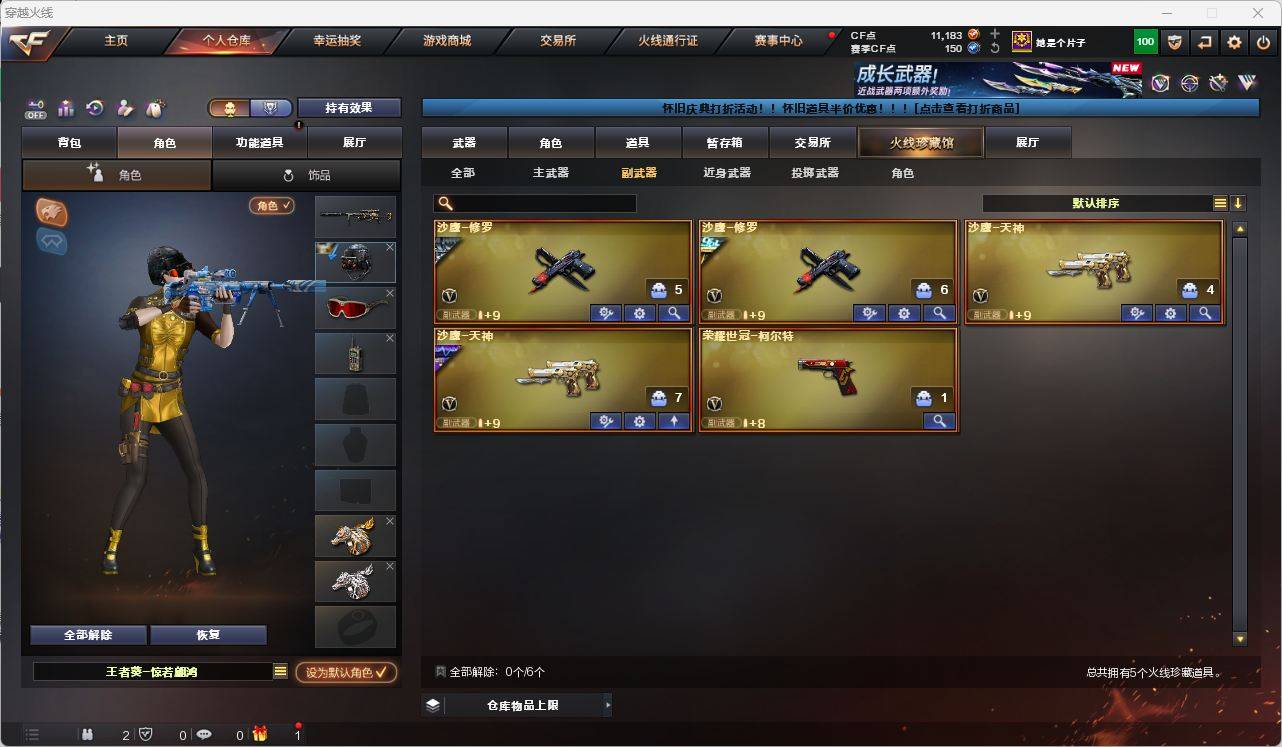Image resolution: width=1282 pixels, height=747 pixels.
Task: Open 游戏商城 from the top menu bar
Action: pyautogui.click(x=444, y=40)
